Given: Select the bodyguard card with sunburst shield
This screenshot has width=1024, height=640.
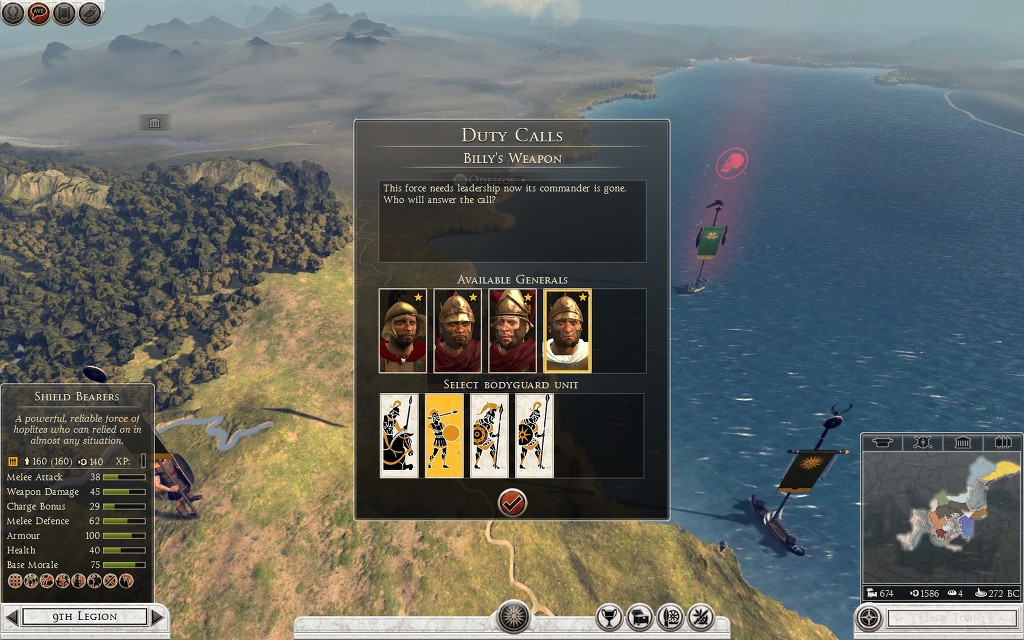Looking at the screenshot, I should coord(489,435).
